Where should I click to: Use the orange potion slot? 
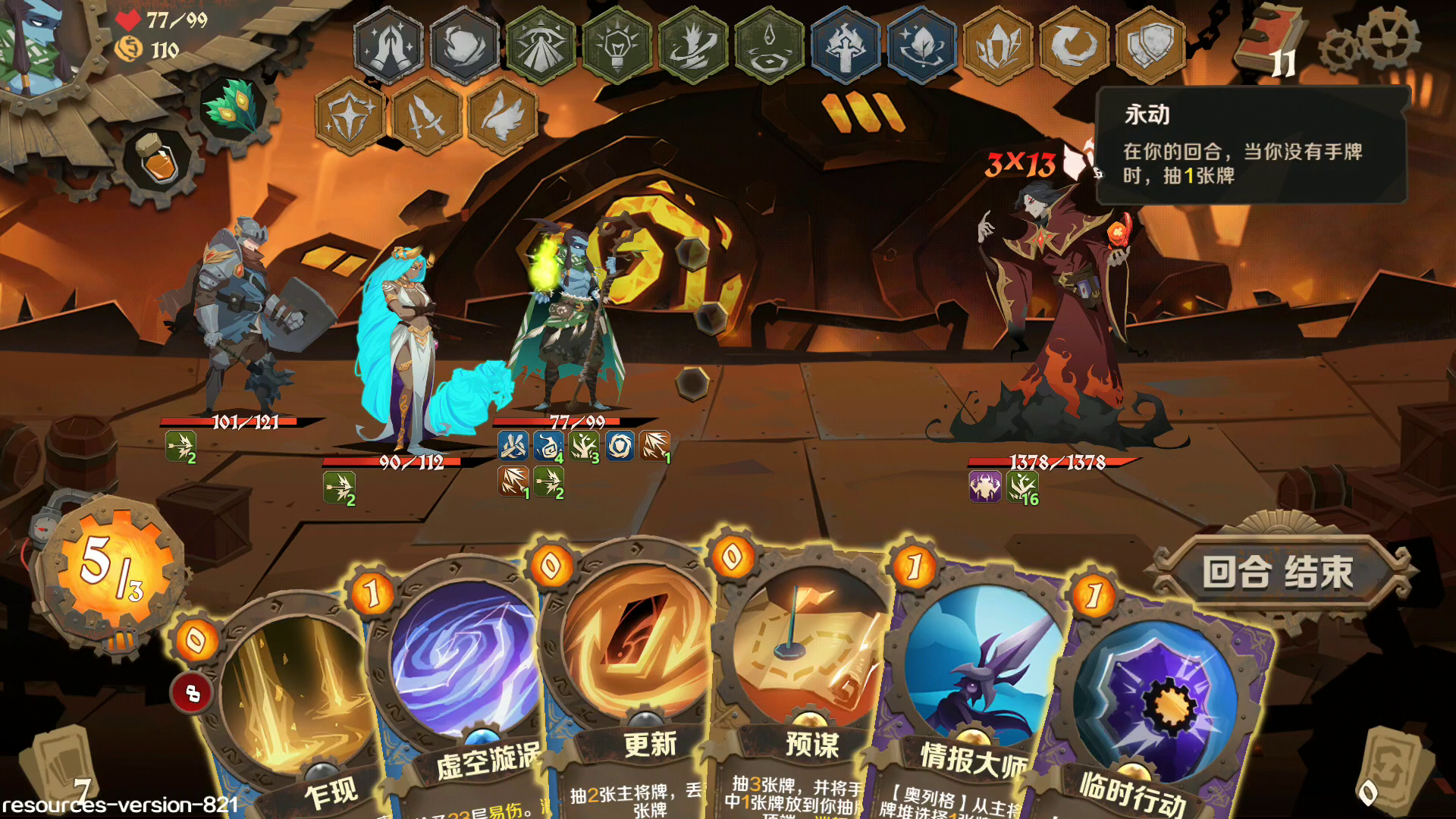click(158, 161)
